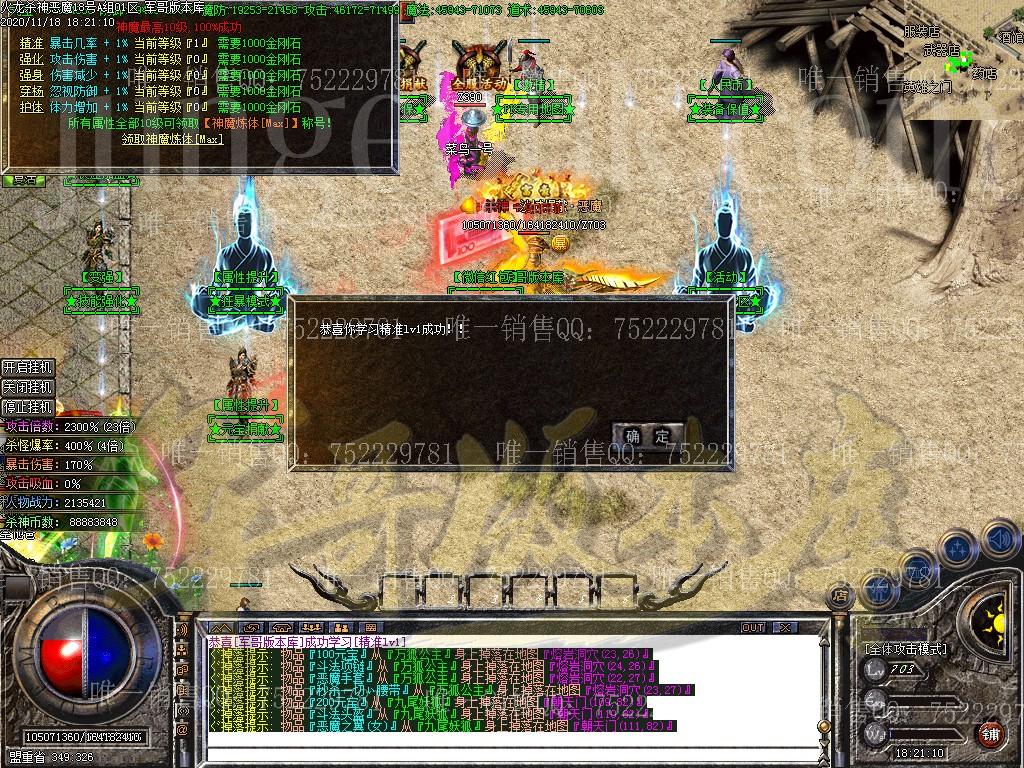
Task: Confirm the skill learned dialog with 确定
Action: coord(647,436)
